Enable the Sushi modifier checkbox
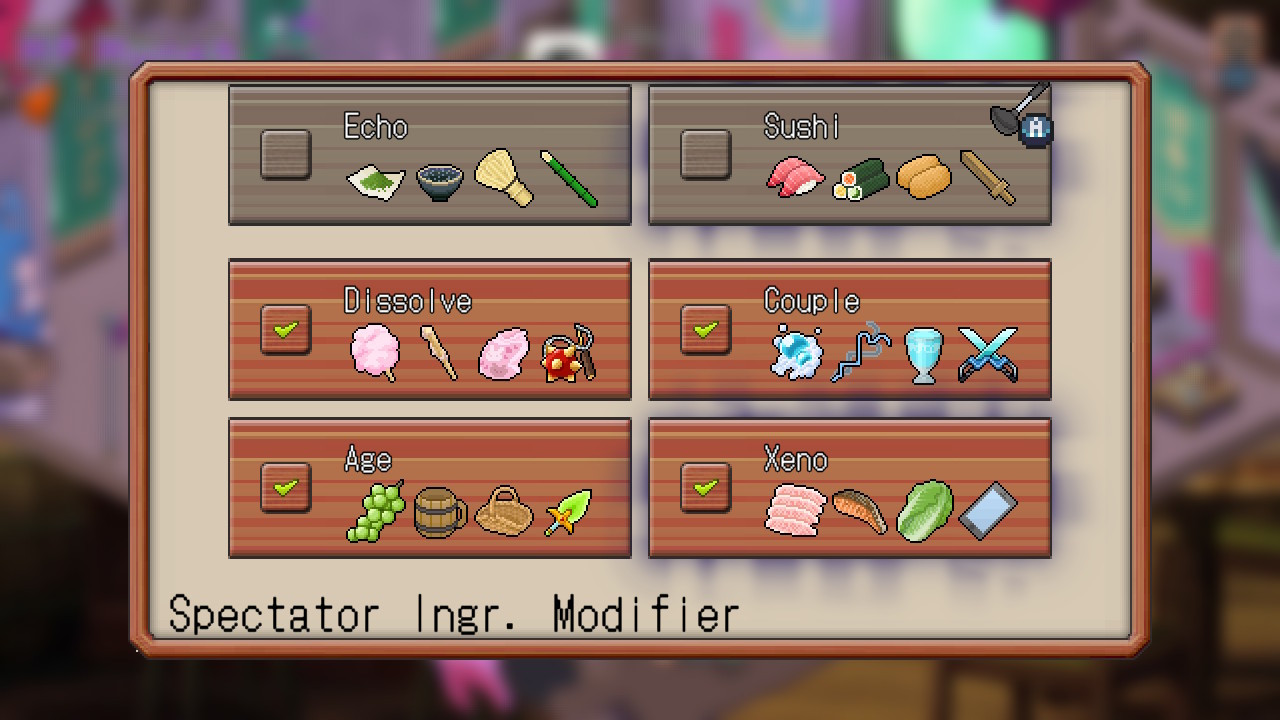This screenshot has height=720, width=1280. point(705,155)
